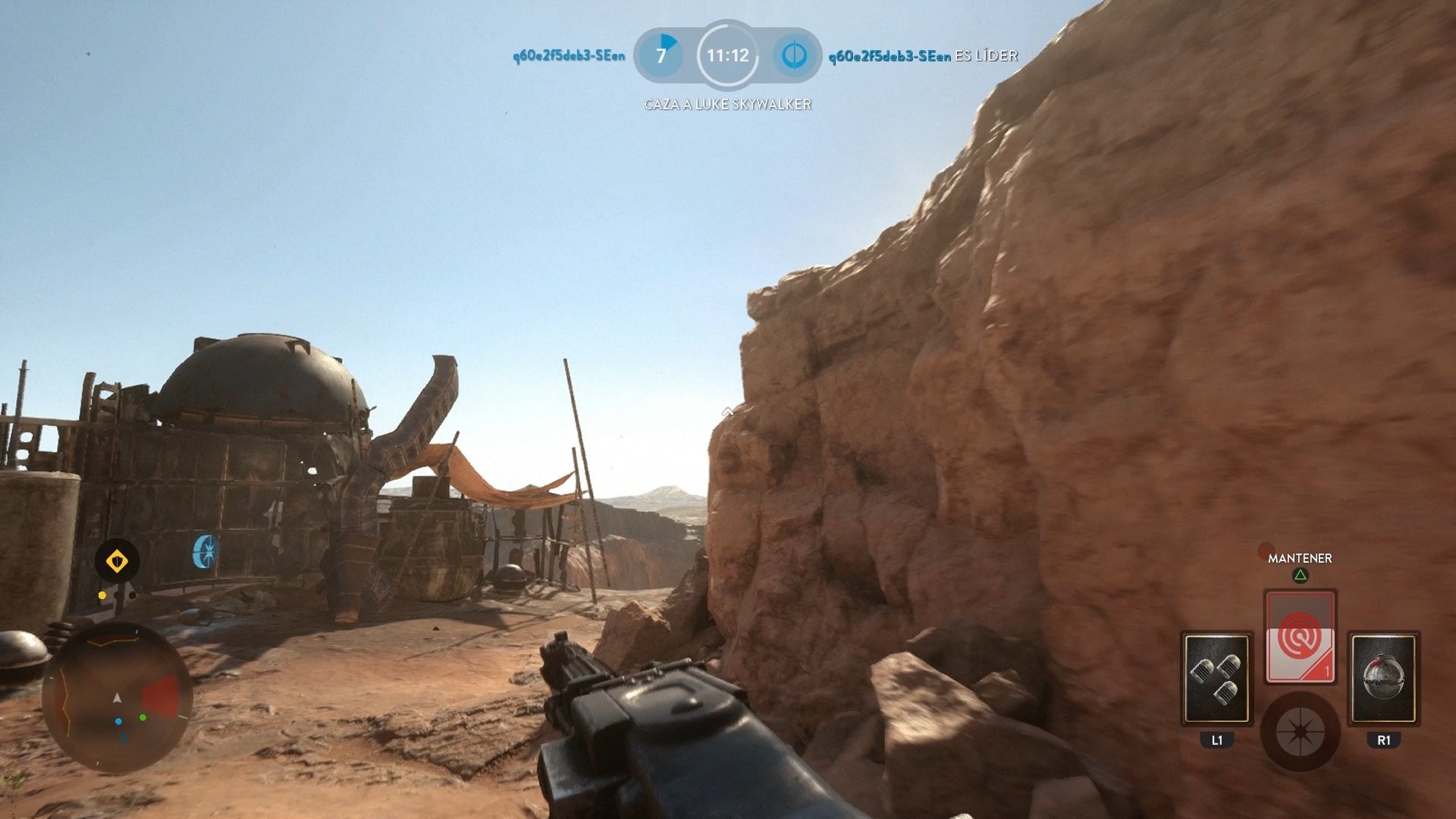The width and height of the screenshot is (1456, 819).
Task: Activate the red power-up charge card
Action: pos(1301,637)
